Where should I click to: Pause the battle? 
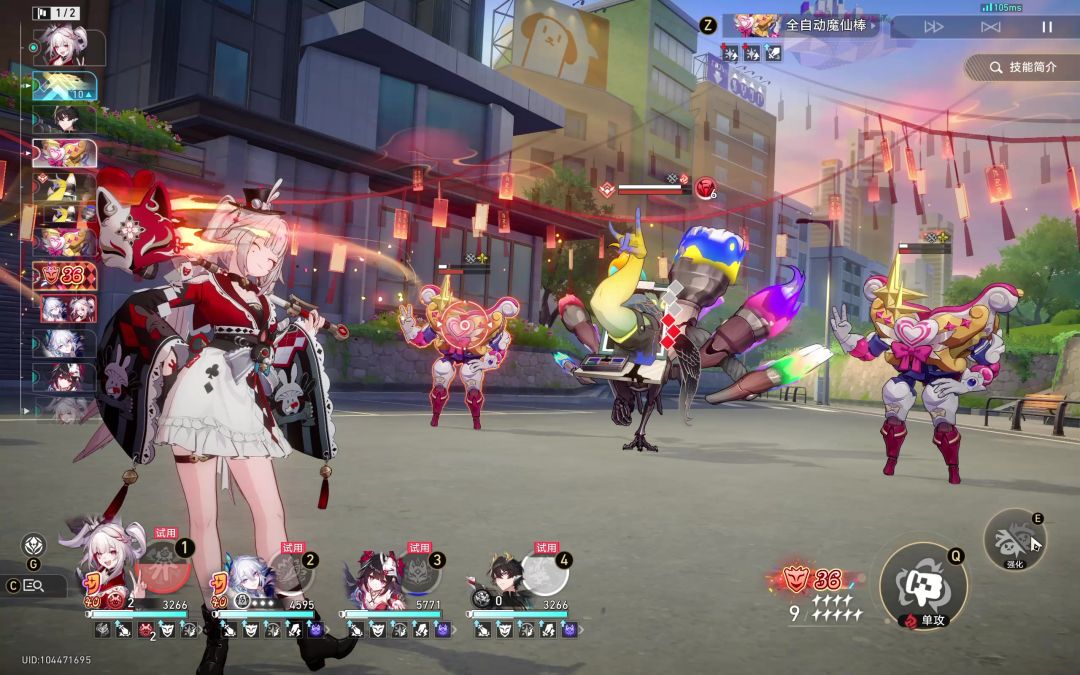1047,27
